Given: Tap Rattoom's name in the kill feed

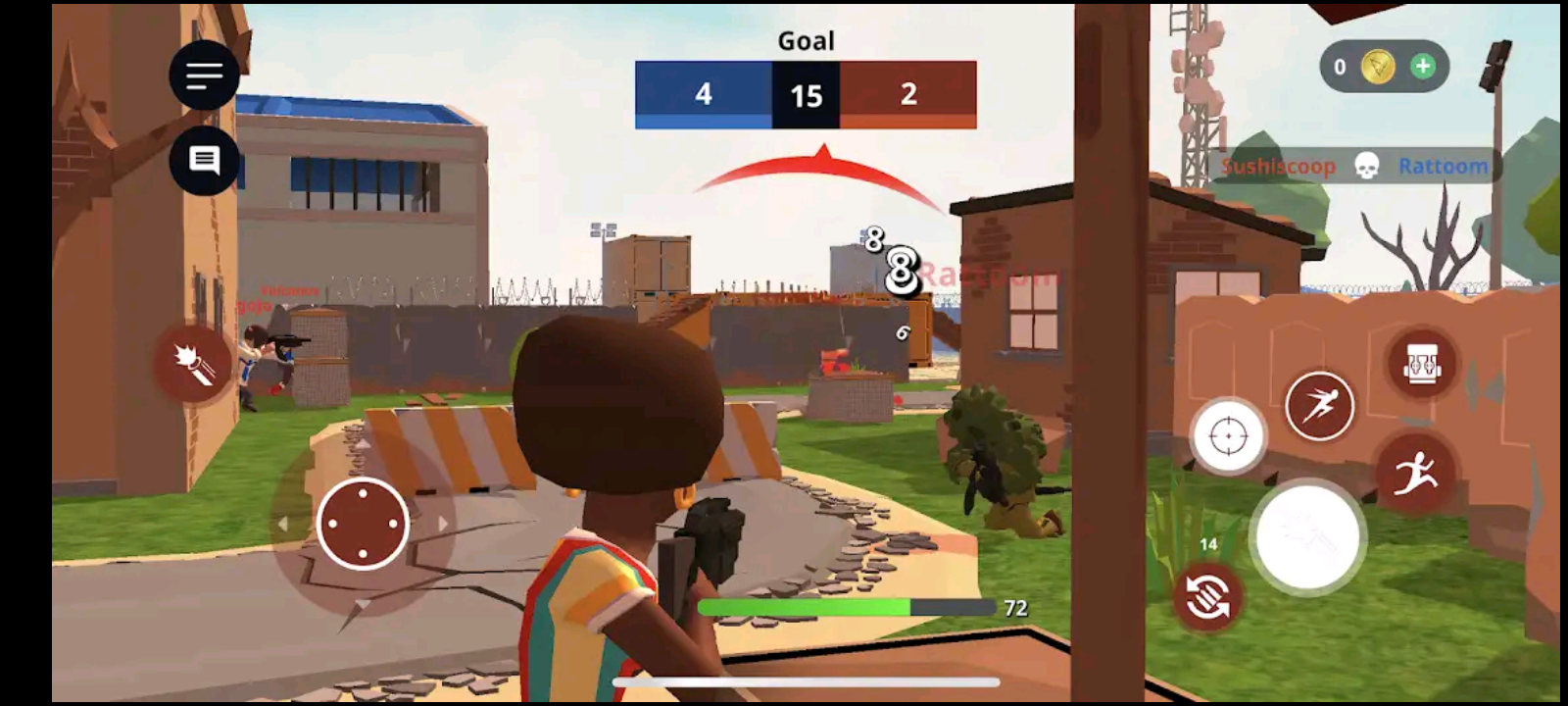Looking at the screenshot, I should [1443, 166].
